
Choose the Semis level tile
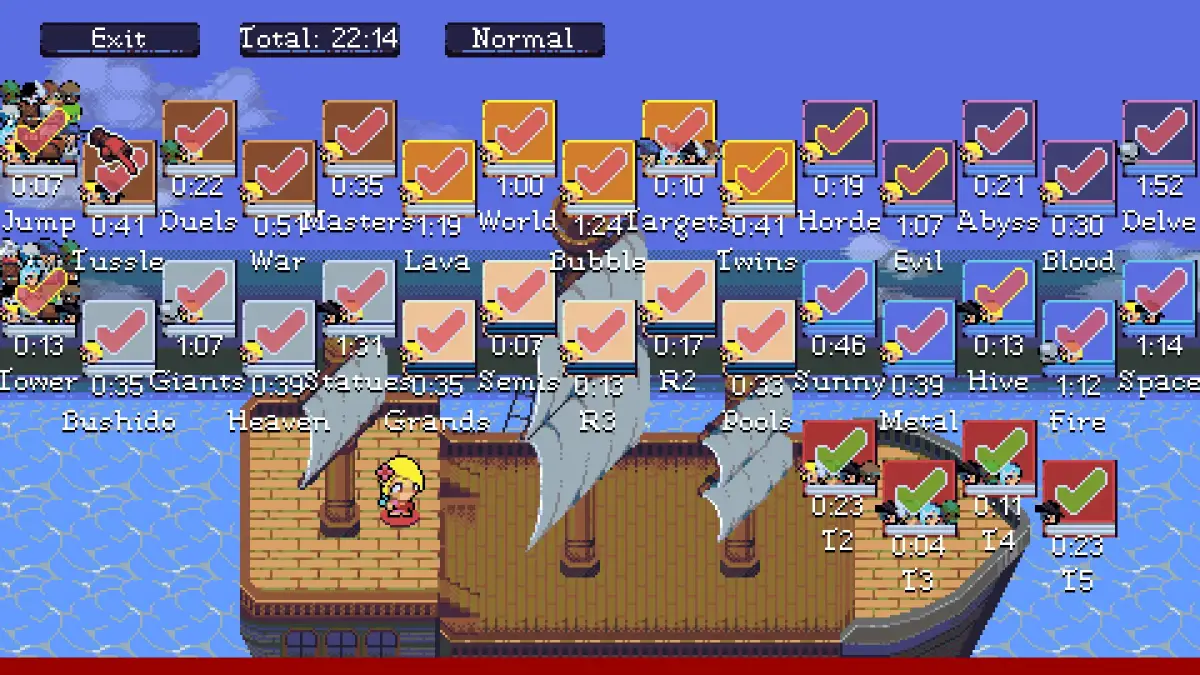coord(519,296)
